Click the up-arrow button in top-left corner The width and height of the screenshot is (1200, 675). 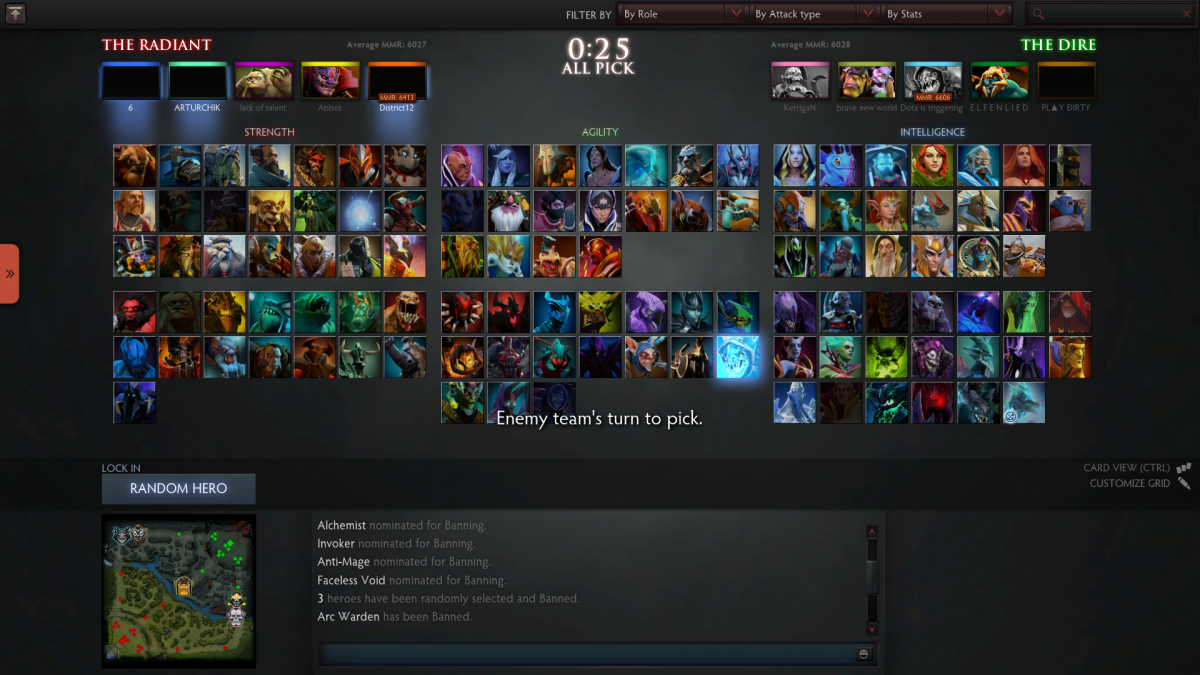pos(15,14)
